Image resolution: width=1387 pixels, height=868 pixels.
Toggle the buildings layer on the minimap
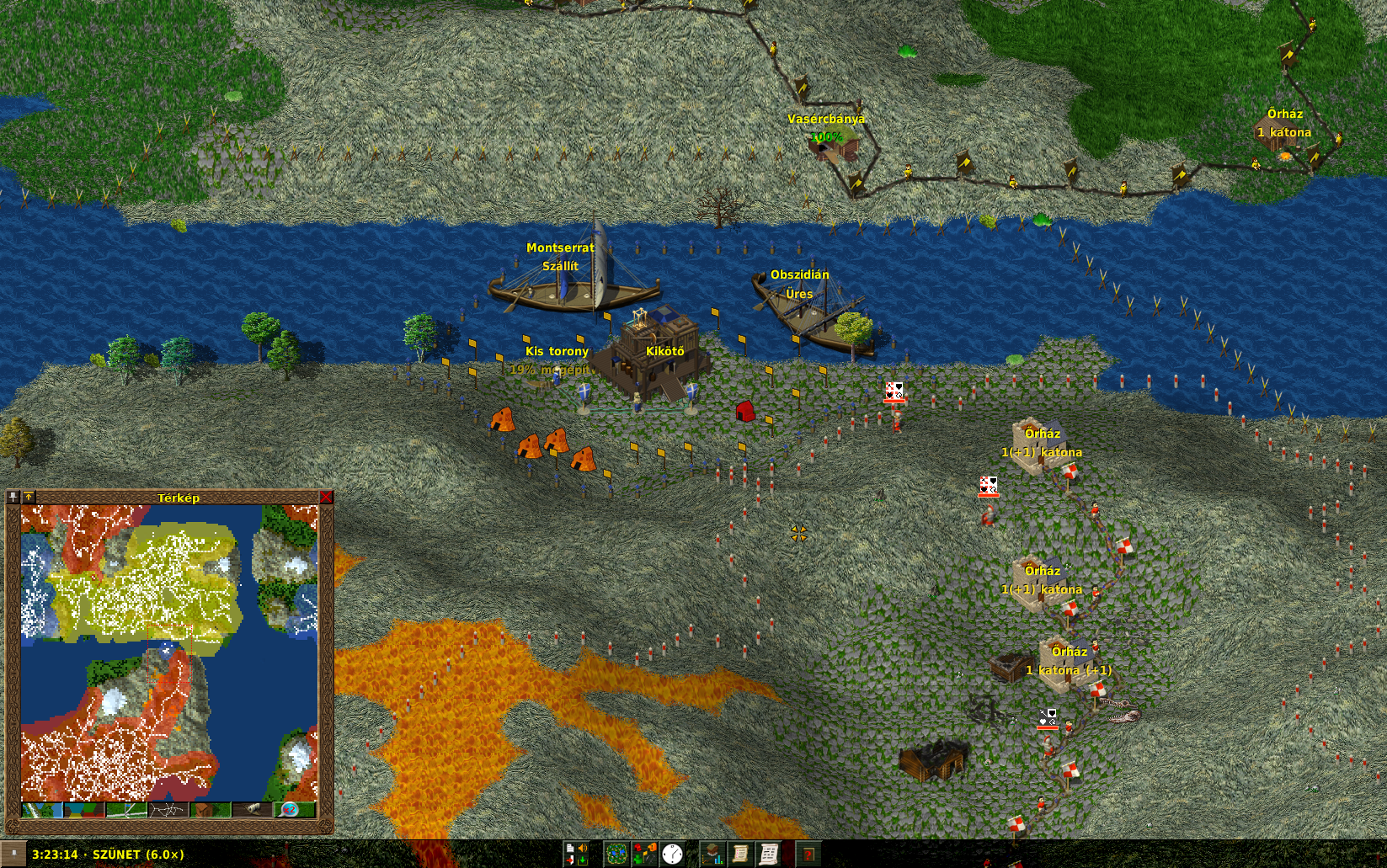(210, 810)
